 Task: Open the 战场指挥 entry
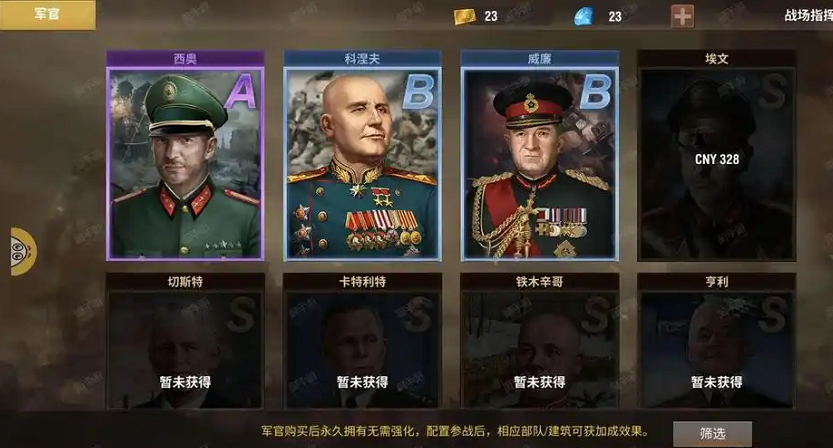(806, 16)
